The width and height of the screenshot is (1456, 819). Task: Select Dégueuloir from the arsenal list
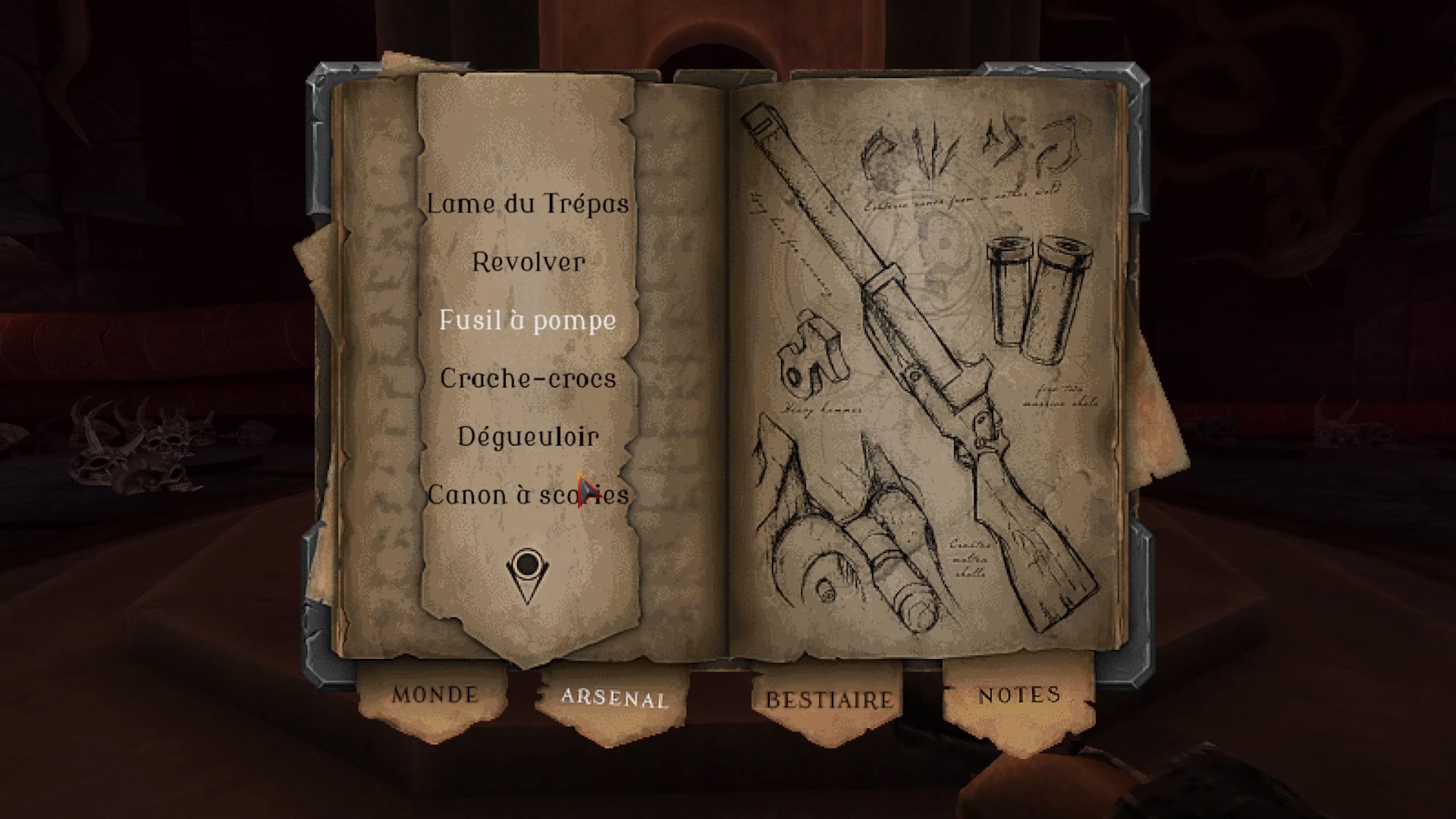(528, 437)
